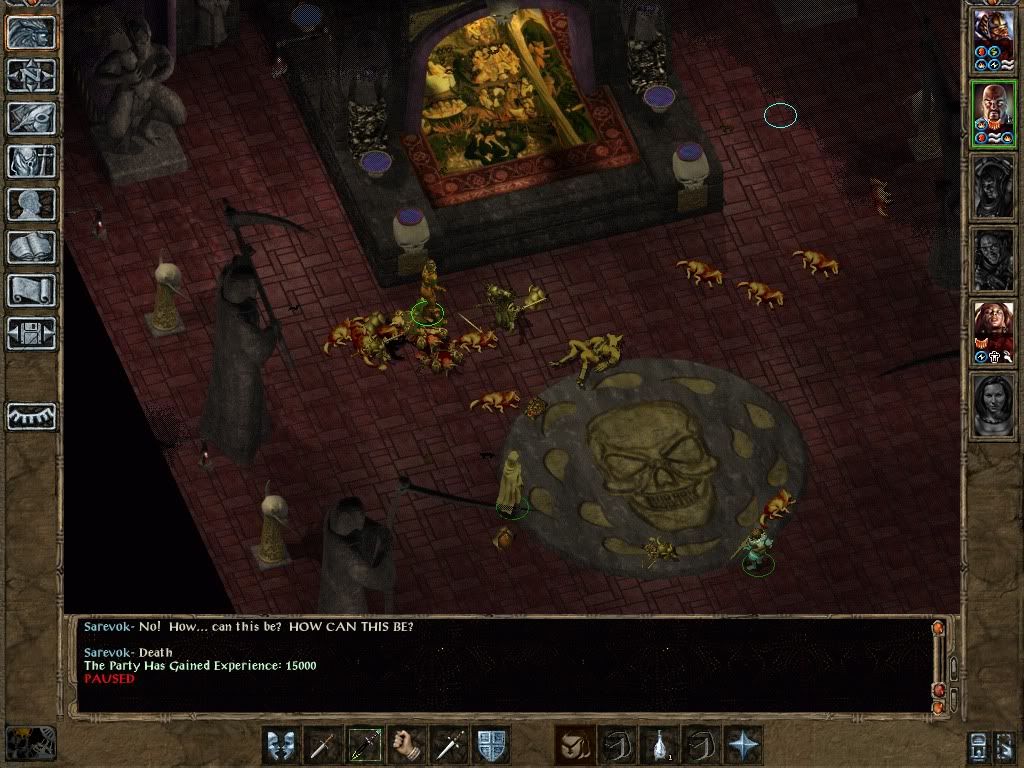
Task: Open the options floppy disk menu
Action: [x=31, y=333]
